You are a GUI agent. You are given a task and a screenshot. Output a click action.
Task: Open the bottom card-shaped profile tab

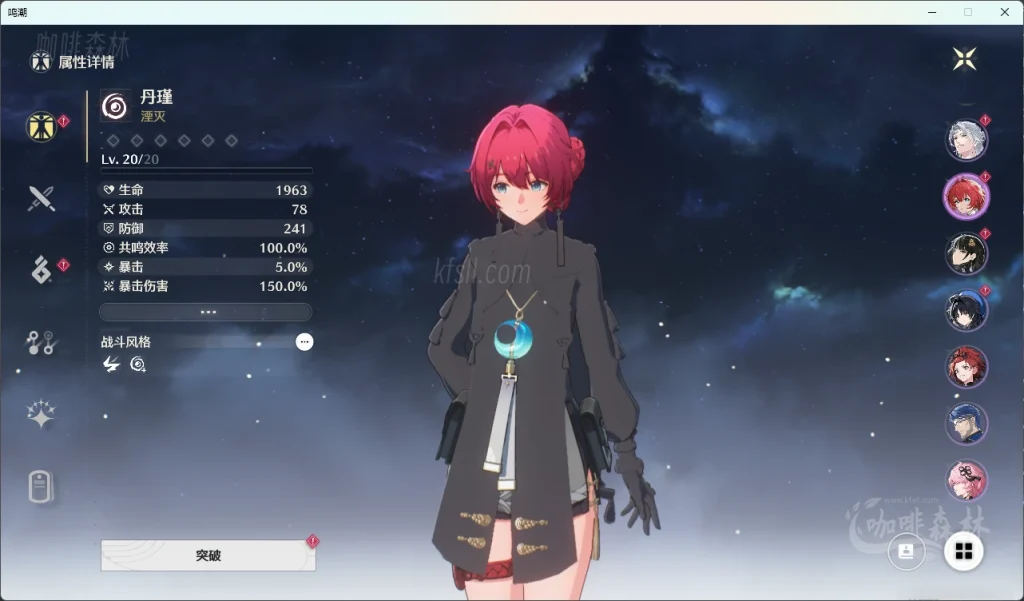pyautogui.click(x=39, y=487)
